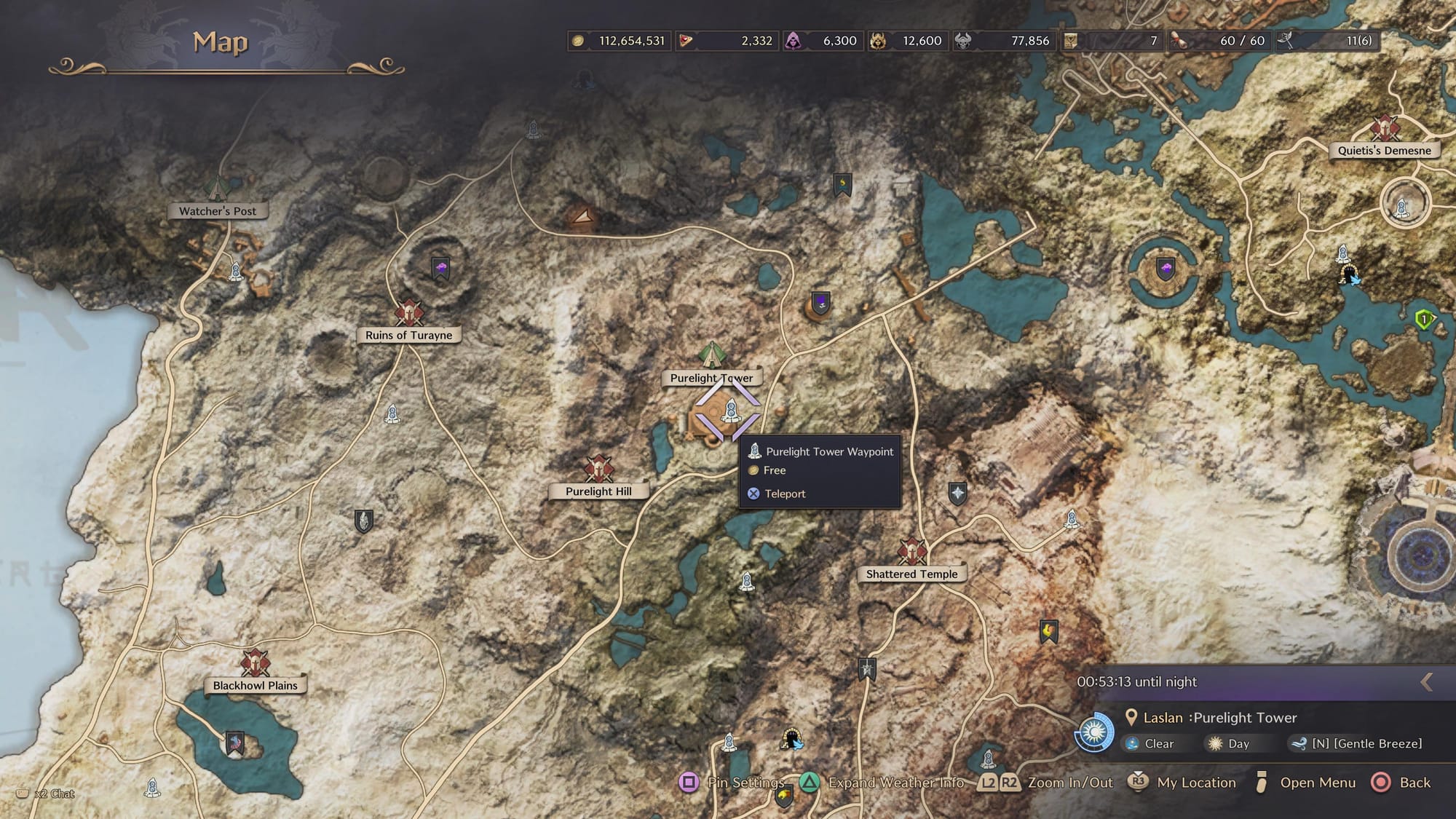Select the Ruins of Turayne marker
This screenshot has height=819, width=1456.
point(408,314)
